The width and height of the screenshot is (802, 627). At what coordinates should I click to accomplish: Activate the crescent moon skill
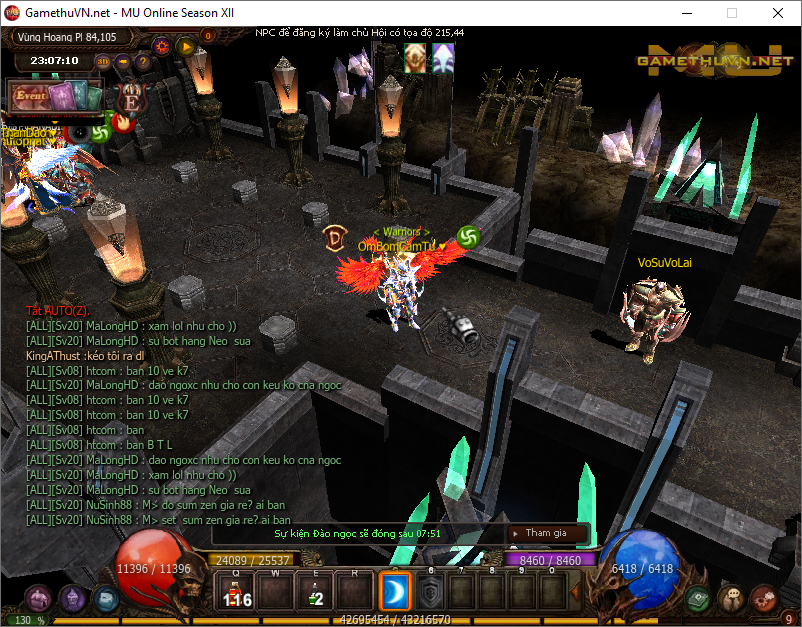click(395, 593)
